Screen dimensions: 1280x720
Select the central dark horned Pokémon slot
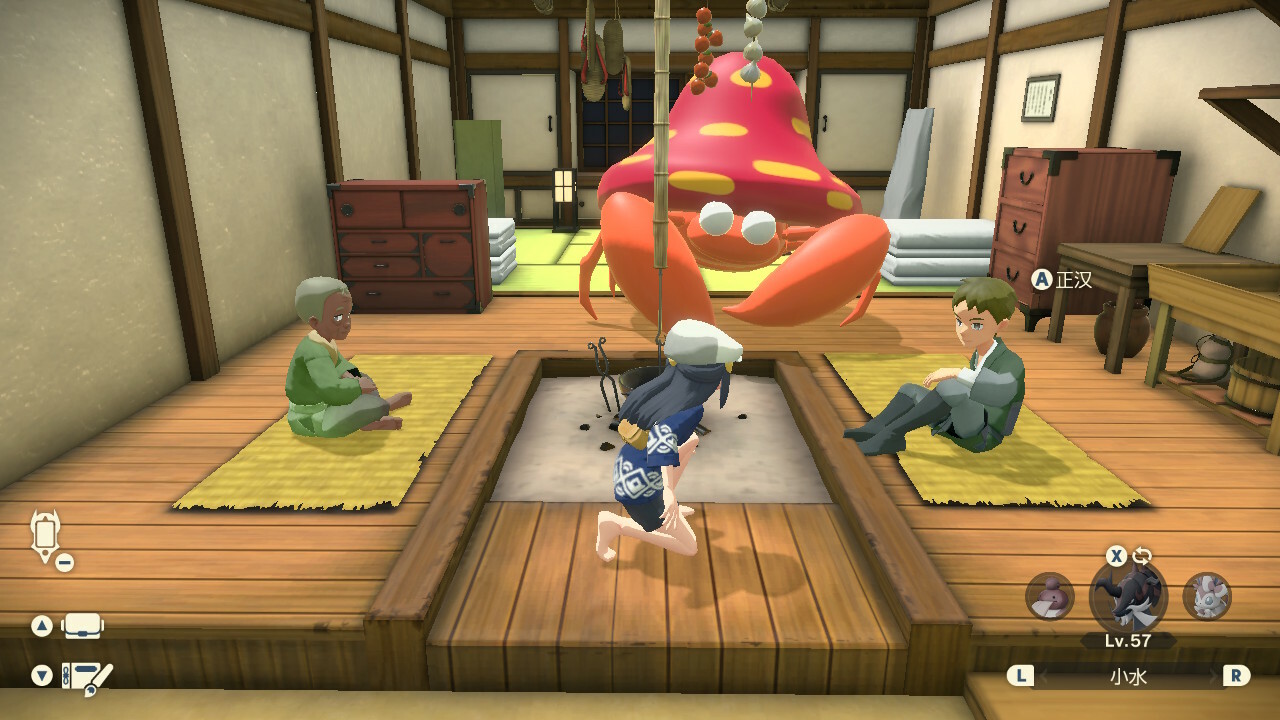1128,598
